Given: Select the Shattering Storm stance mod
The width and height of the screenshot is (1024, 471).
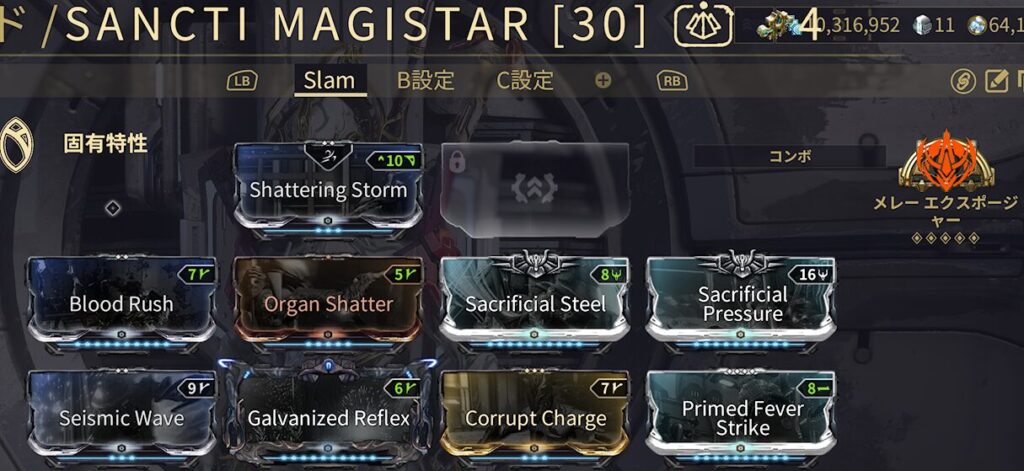Looking at the screenshot, I should (x=328, y=188).
